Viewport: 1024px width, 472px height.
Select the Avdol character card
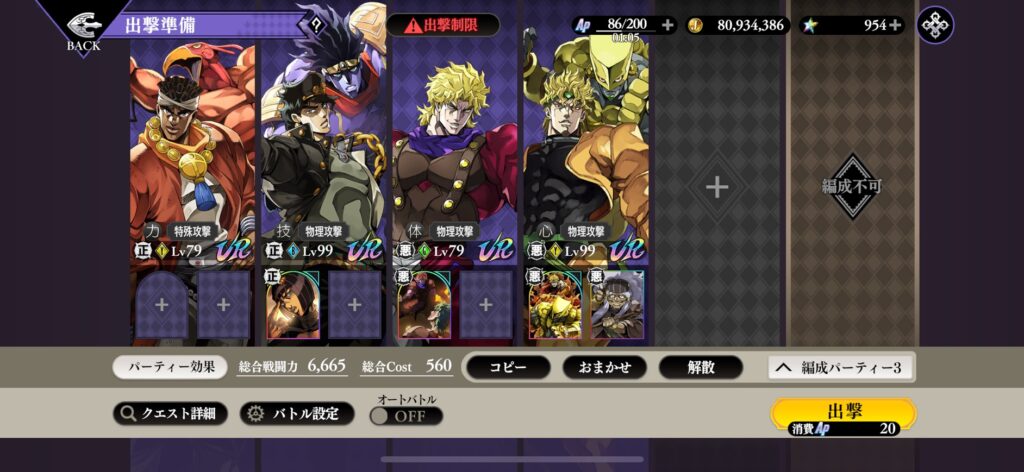(192, 150)
